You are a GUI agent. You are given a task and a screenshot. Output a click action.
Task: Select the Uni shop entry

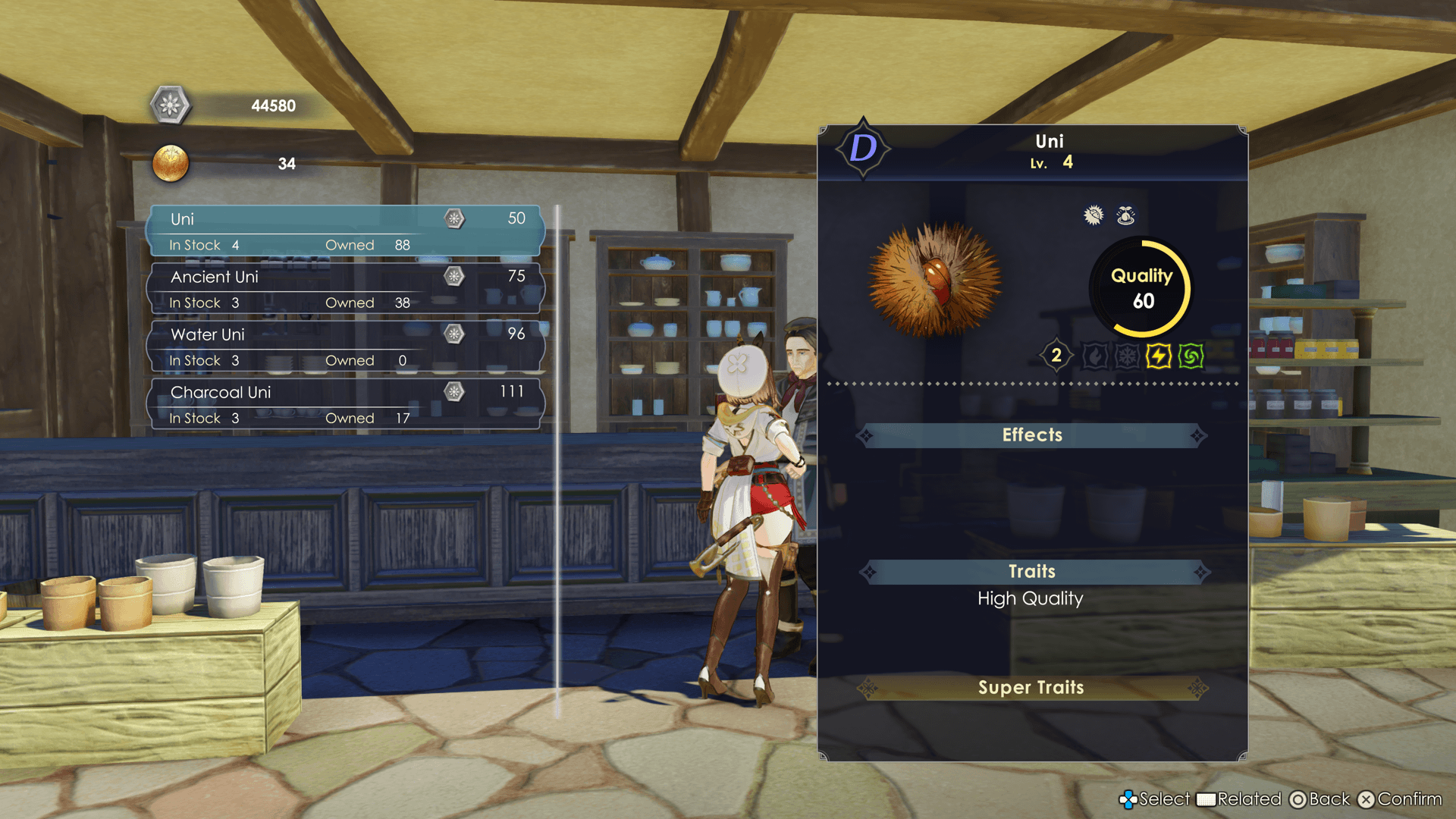point(346,231)
